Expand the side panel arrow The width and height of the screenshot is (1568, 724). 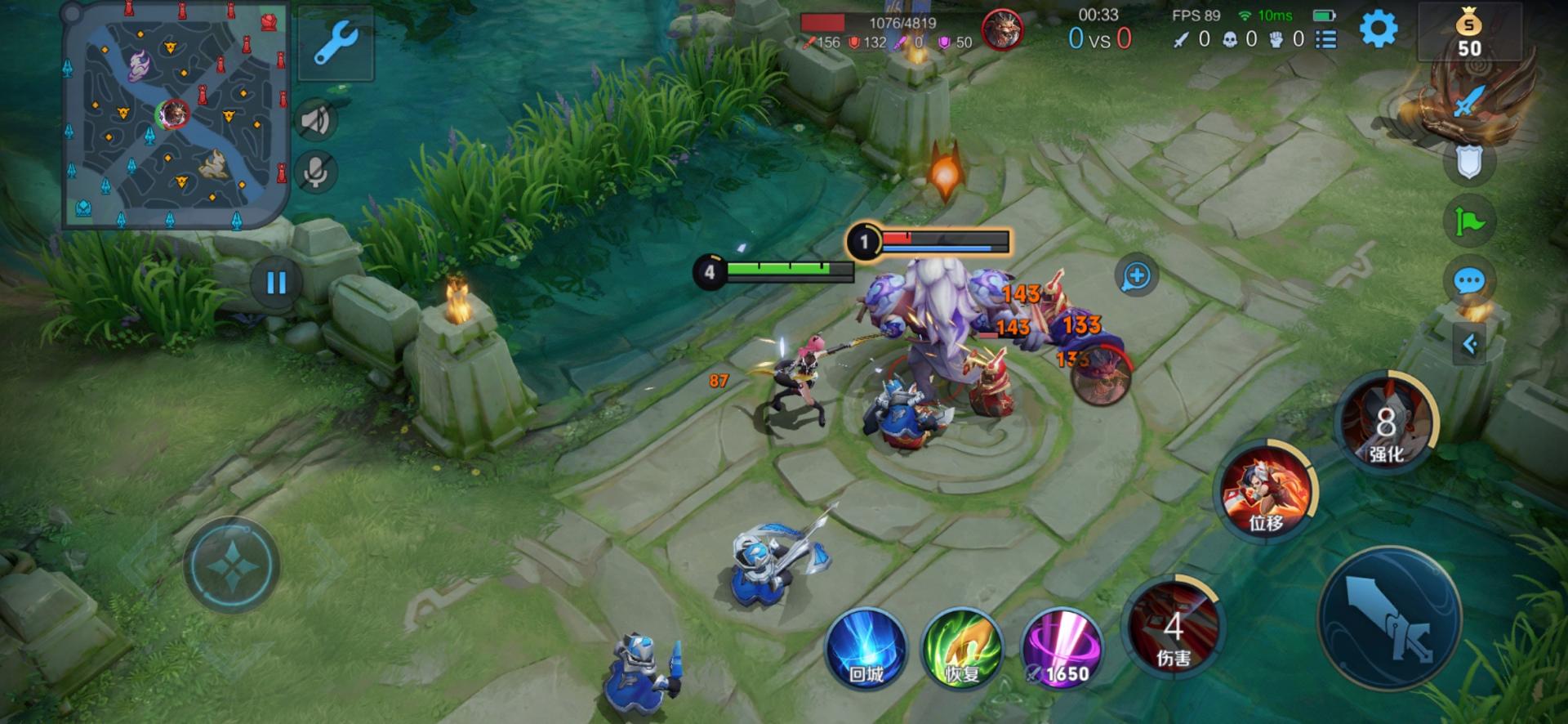[x=1469, y=344]
